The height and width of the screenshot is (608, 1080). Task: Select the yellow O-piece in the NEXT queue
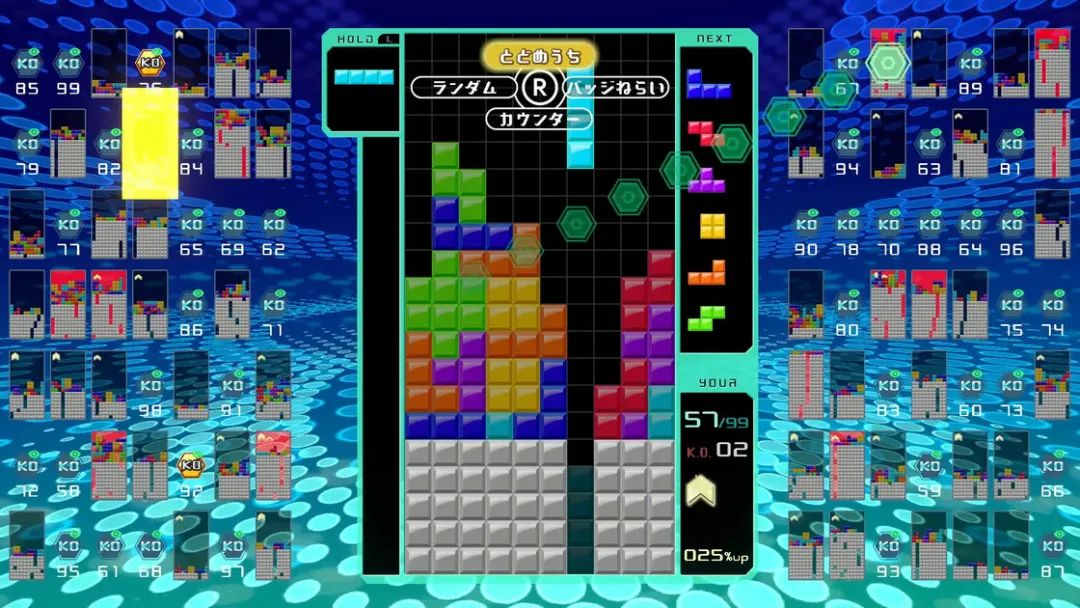pyautogui.click(x=712, y=226)
